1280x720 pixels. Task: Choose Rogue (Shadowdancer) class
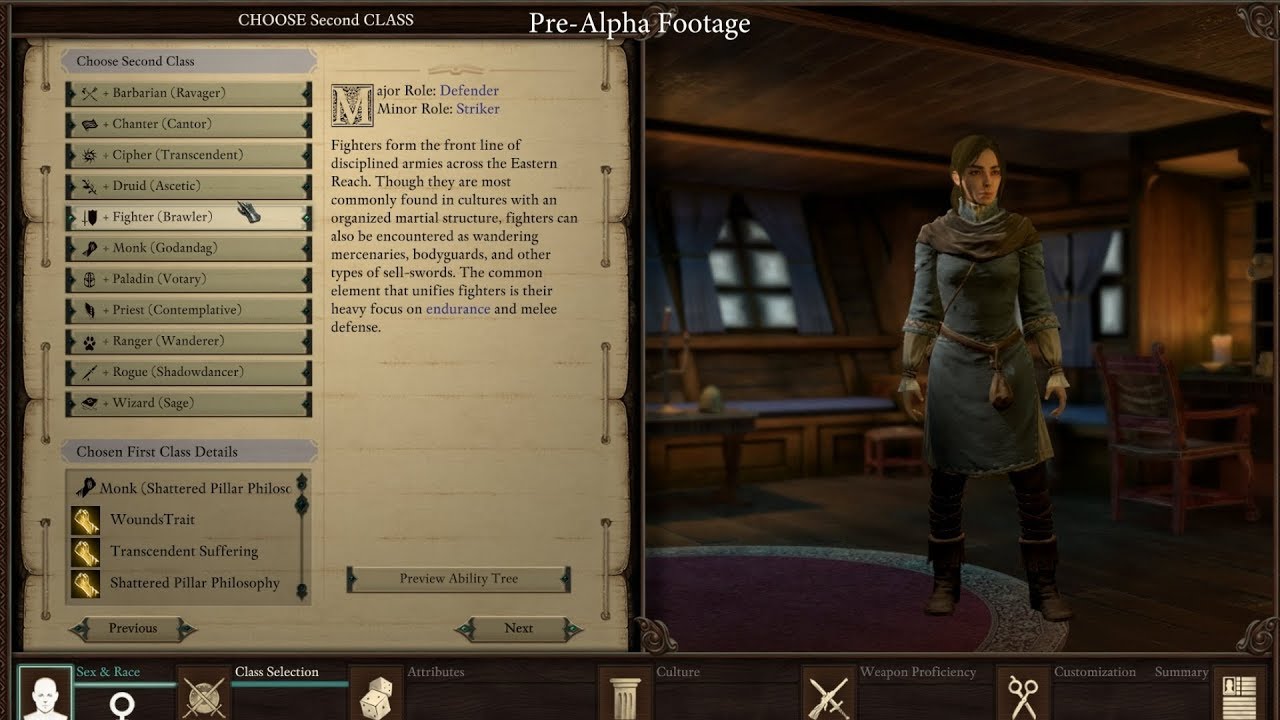coord(188,372)
